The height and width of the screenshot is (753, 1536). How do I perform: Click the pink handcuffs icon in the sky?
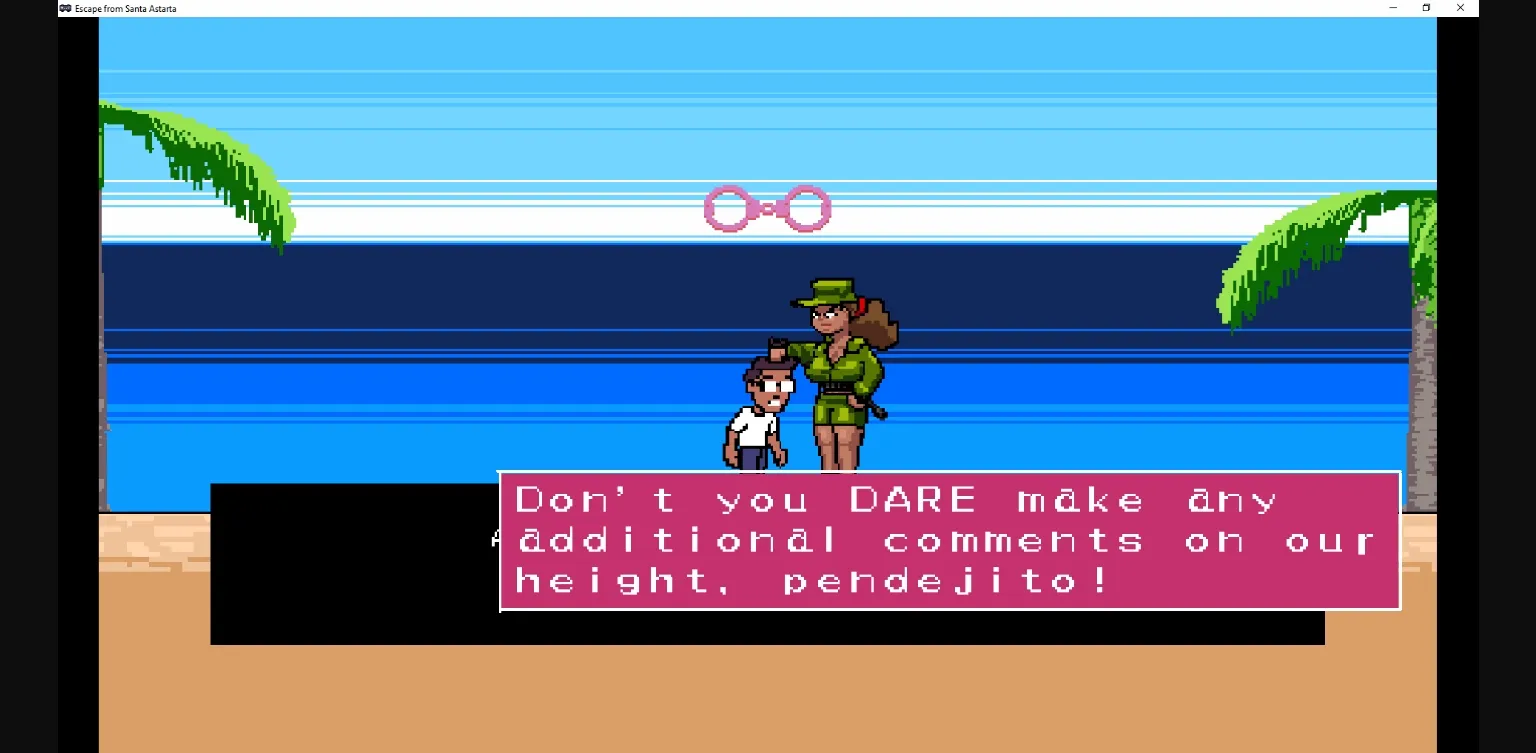tap(765, 207)
